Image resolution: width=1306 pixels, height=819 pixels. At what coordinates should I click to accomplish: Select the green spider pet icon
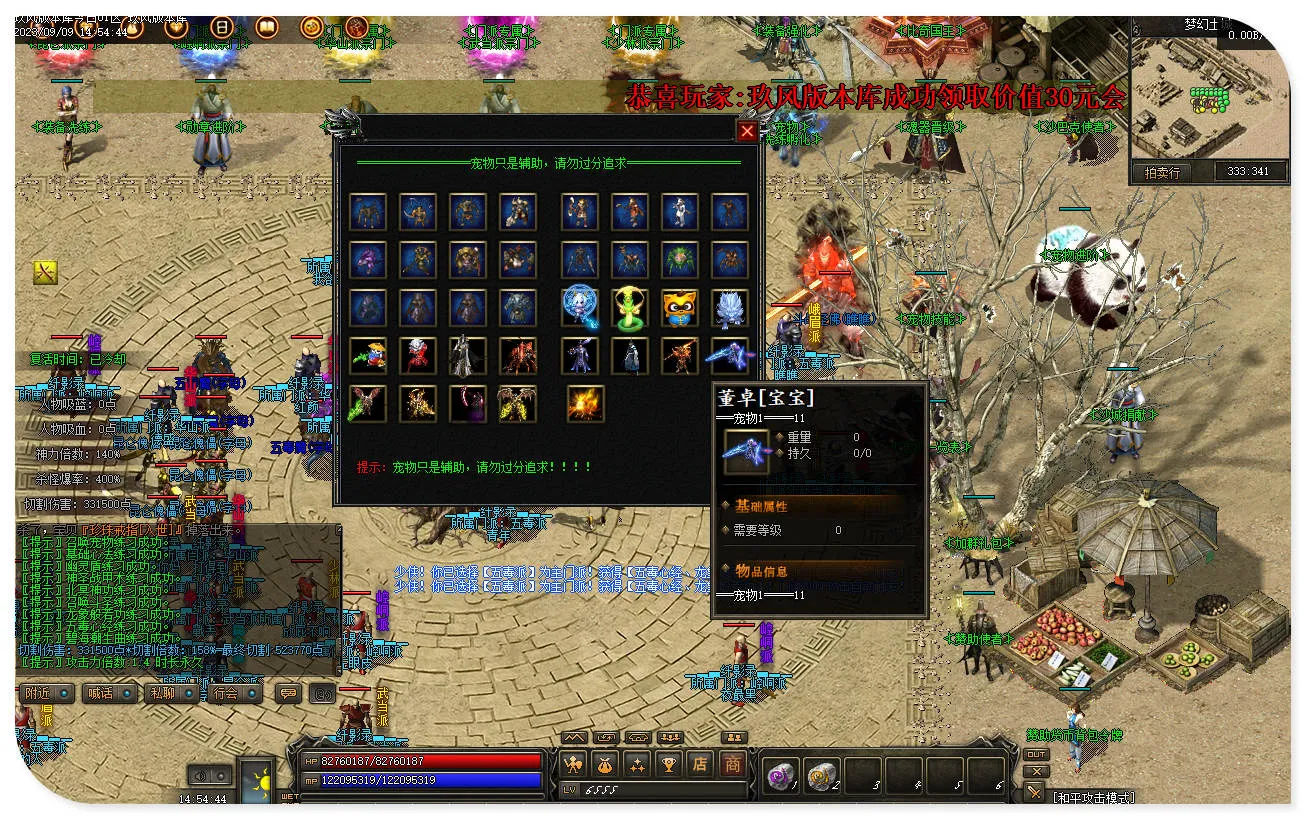[x=679, y=260]
